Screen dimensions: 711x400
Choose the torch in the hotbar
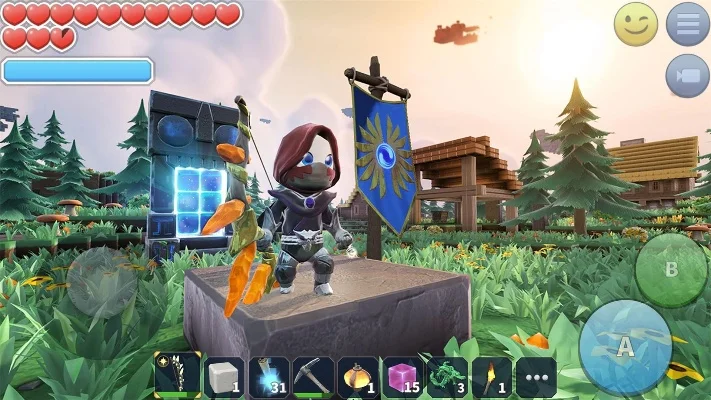coord(491,377)
